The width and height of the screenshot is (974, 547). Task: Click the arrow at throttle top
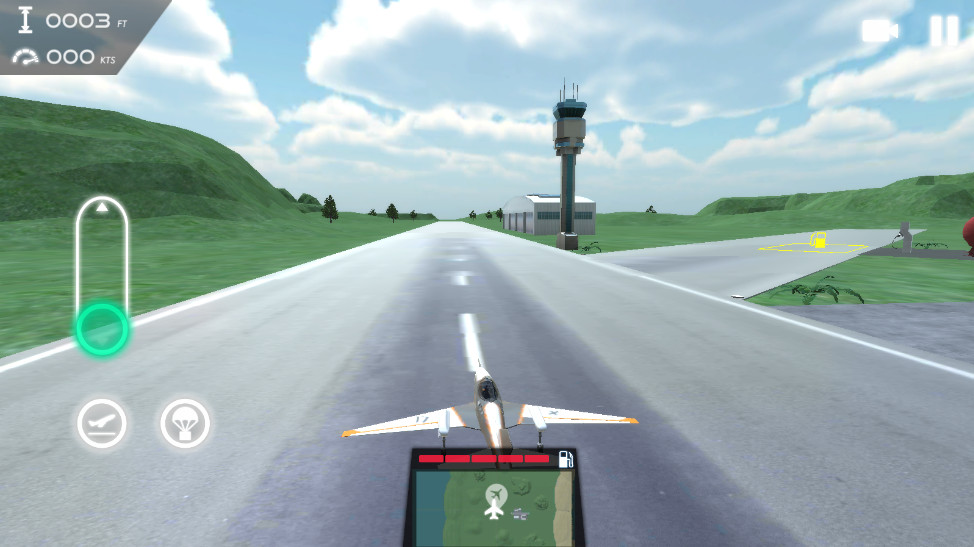pyautogui.click(x=101, y=208)
